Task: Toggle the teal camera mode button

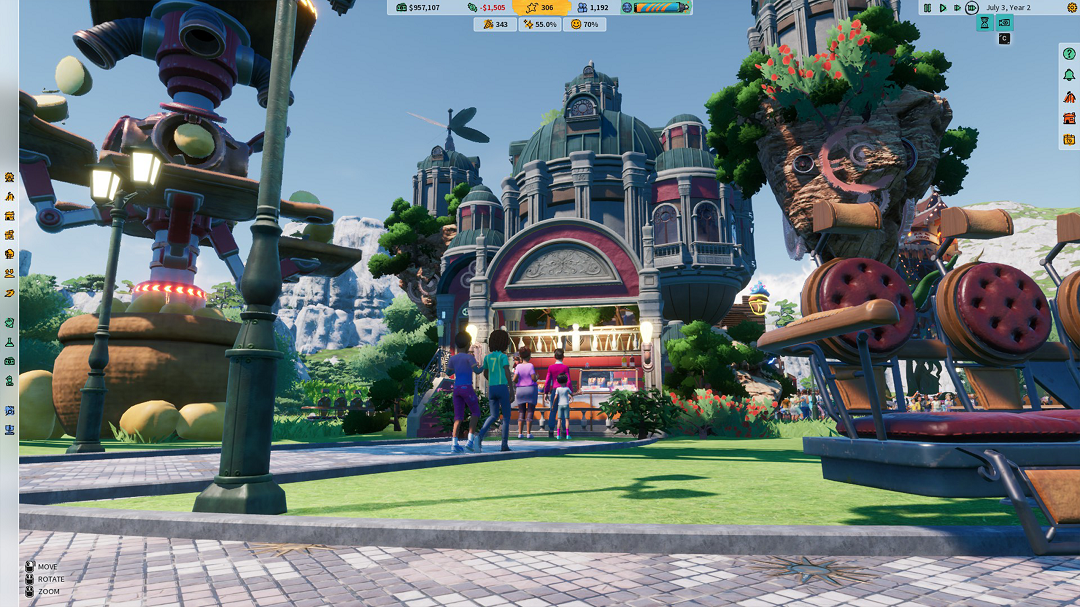Action: 1005,23
